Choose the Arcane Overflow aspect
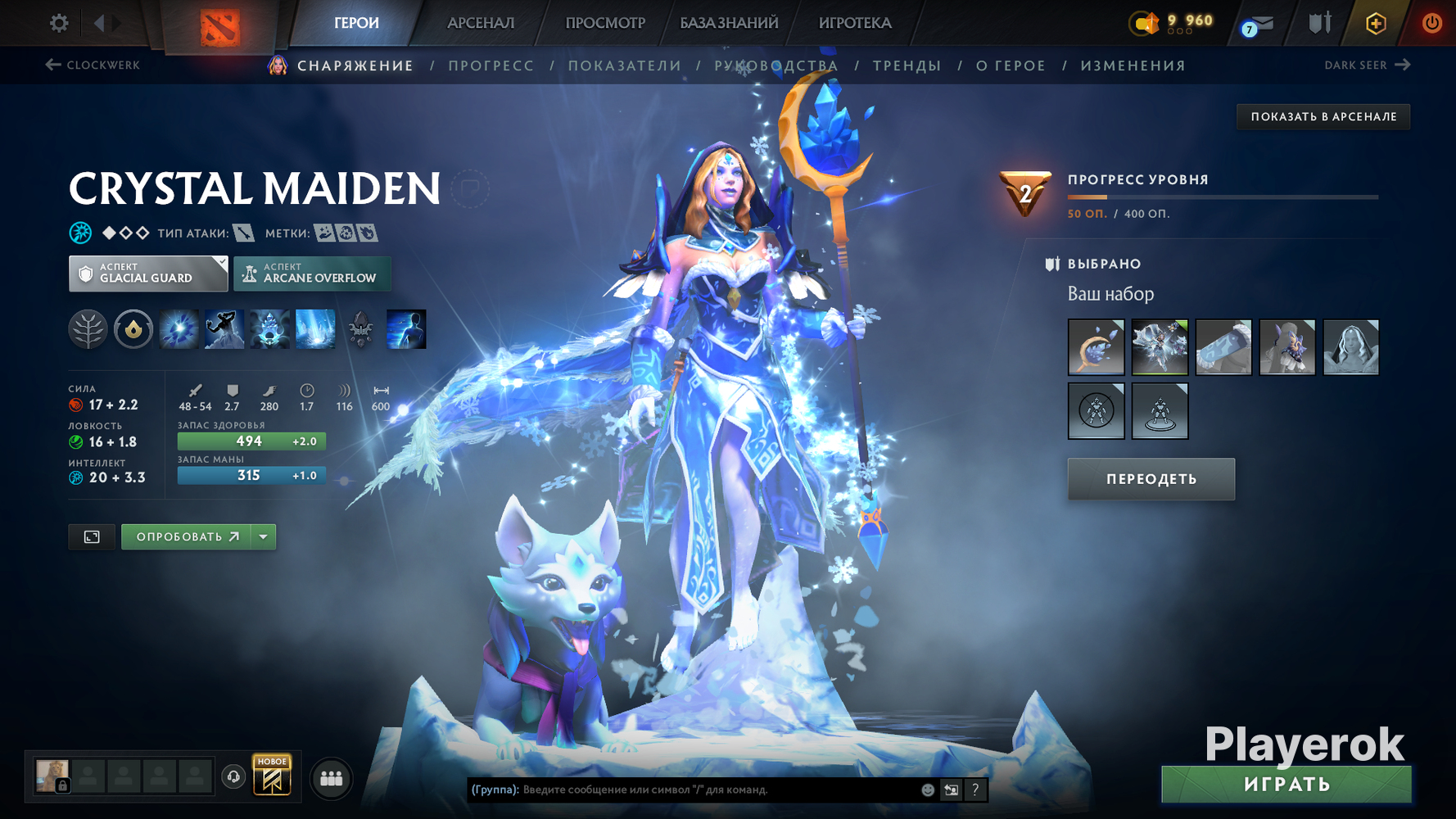This screenshot has height=819, width=1456. click(x=312, y=274)
